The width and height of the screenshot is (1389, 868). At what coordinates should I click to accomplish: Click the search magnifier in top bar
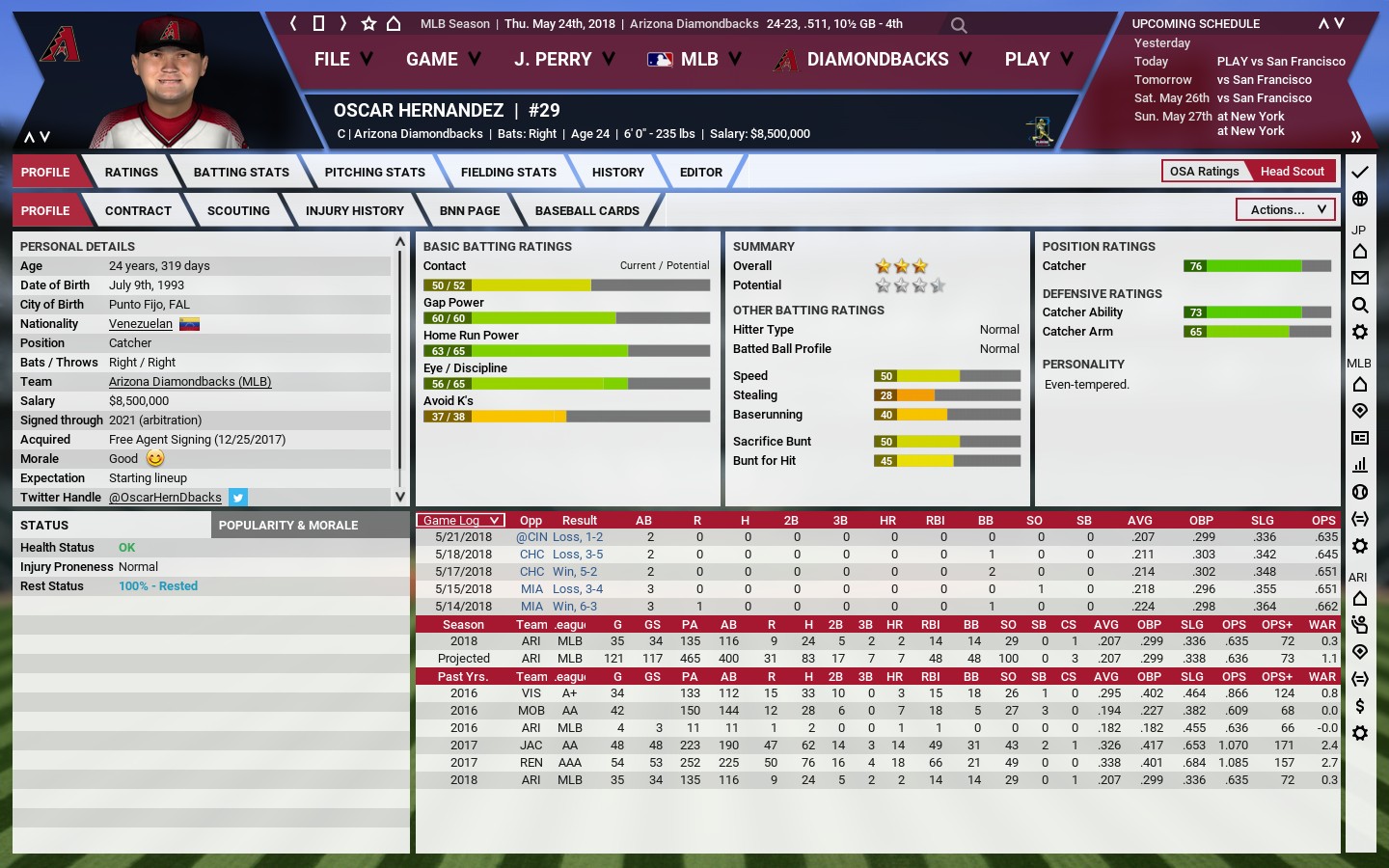coord(959,25)
